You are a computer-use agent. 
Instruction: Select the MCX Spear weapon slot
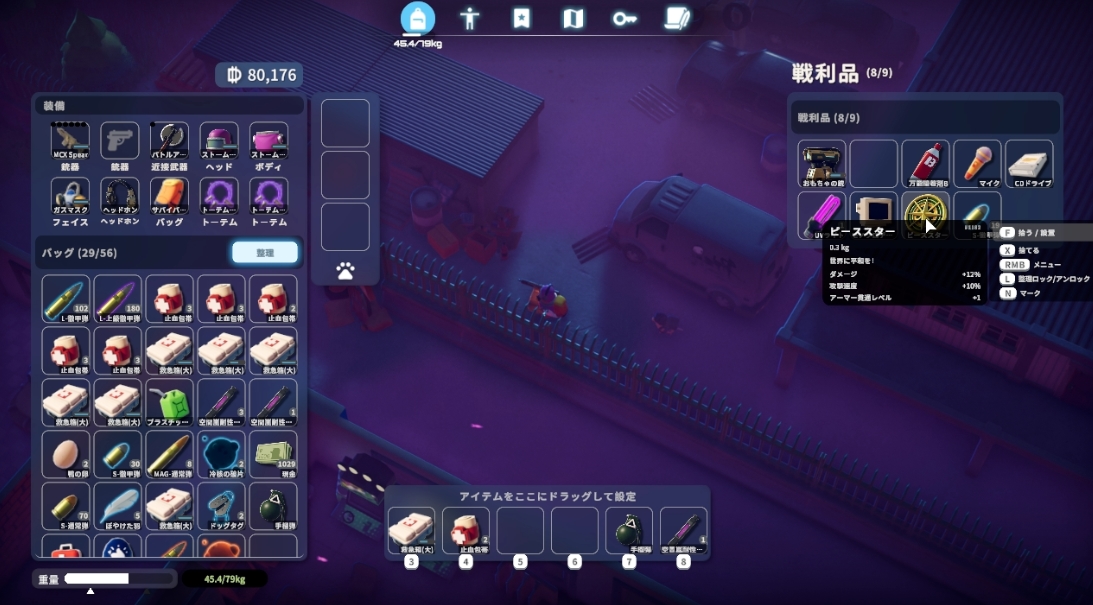(70, 142)
